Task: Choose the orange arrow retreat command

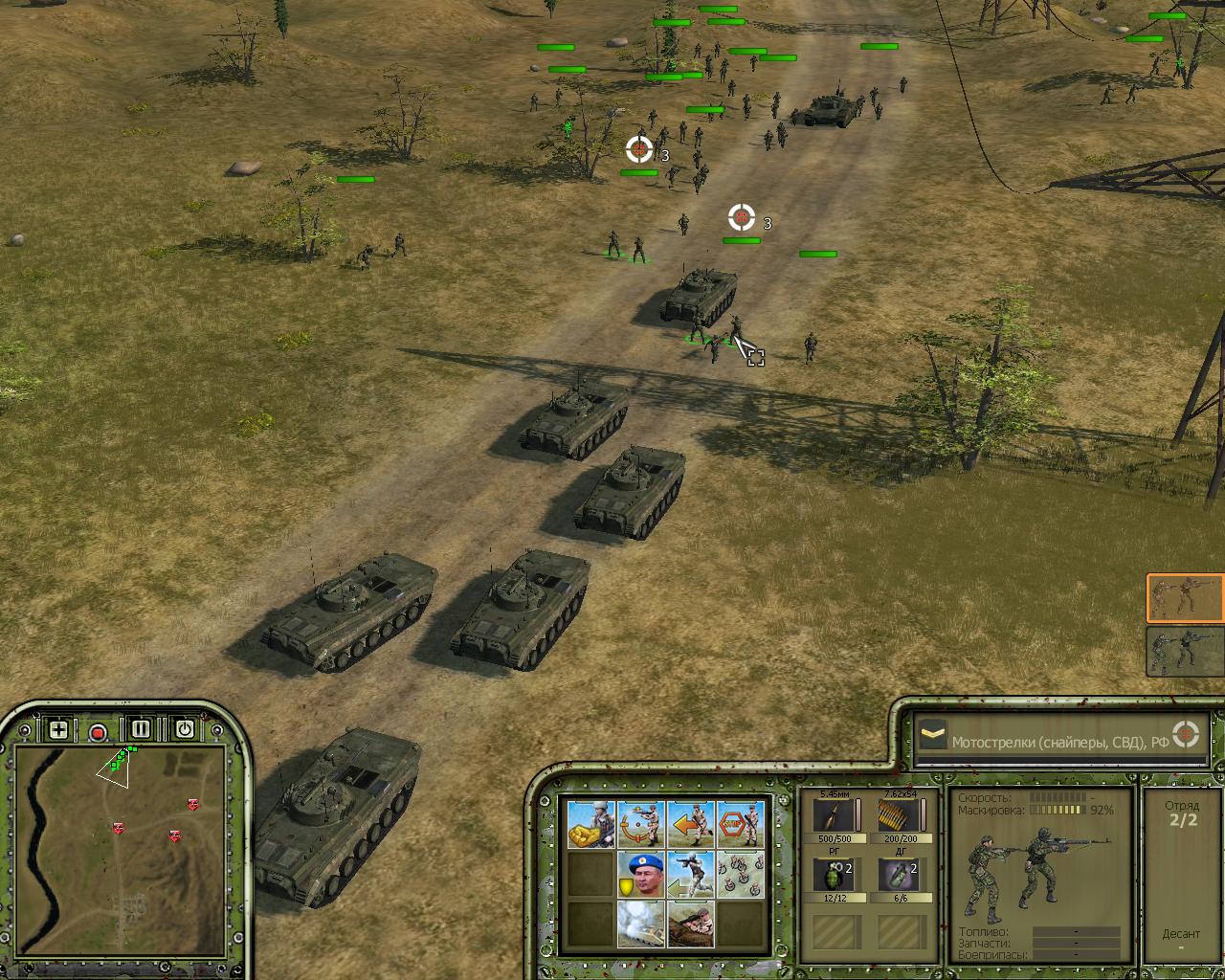Action: (x=691, y=824)
